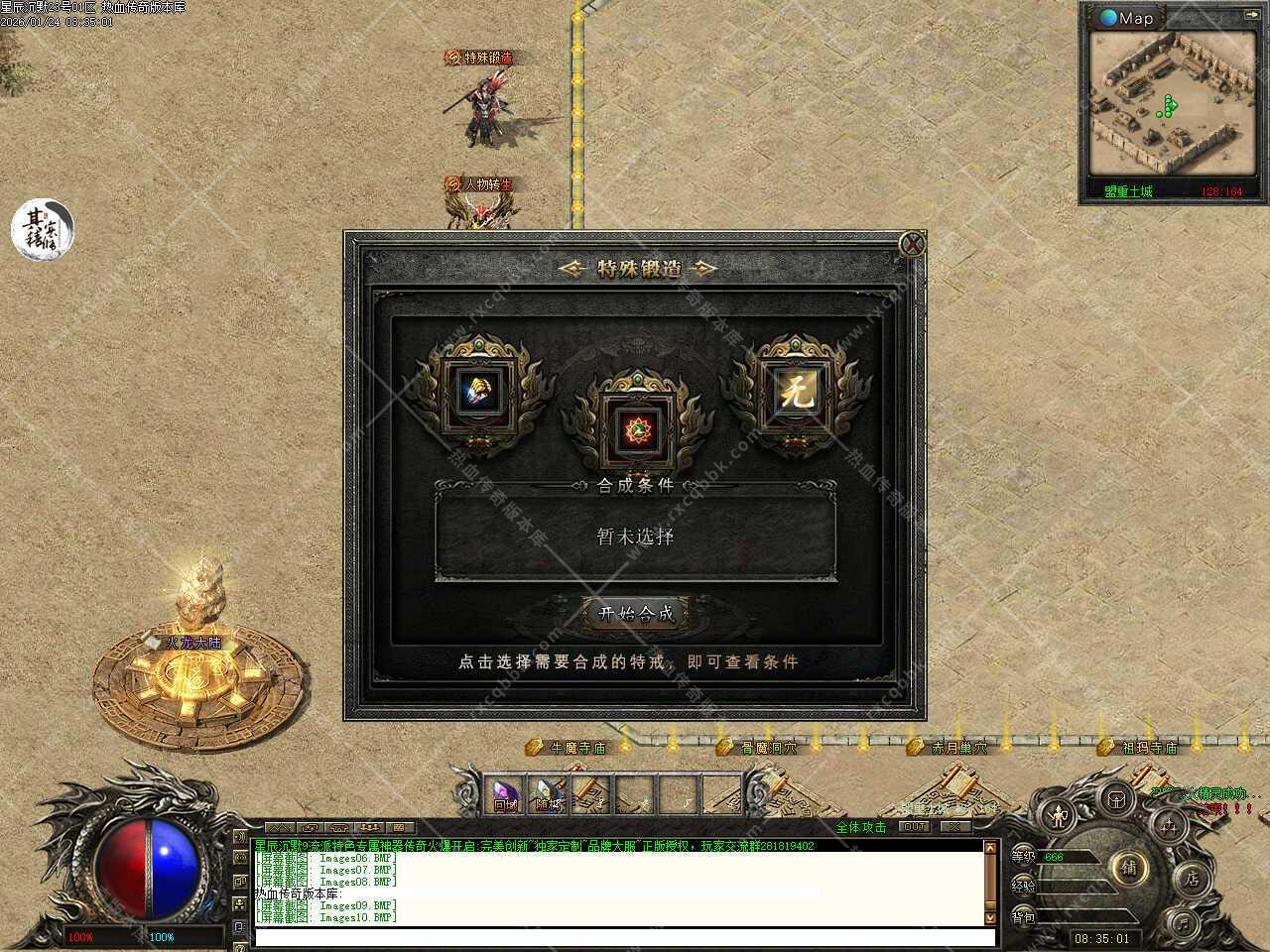The height and width of the screenshot is (952, 1270).
Task: Click the 开始合成 start synthesis button
Action: tap(636, 613)
